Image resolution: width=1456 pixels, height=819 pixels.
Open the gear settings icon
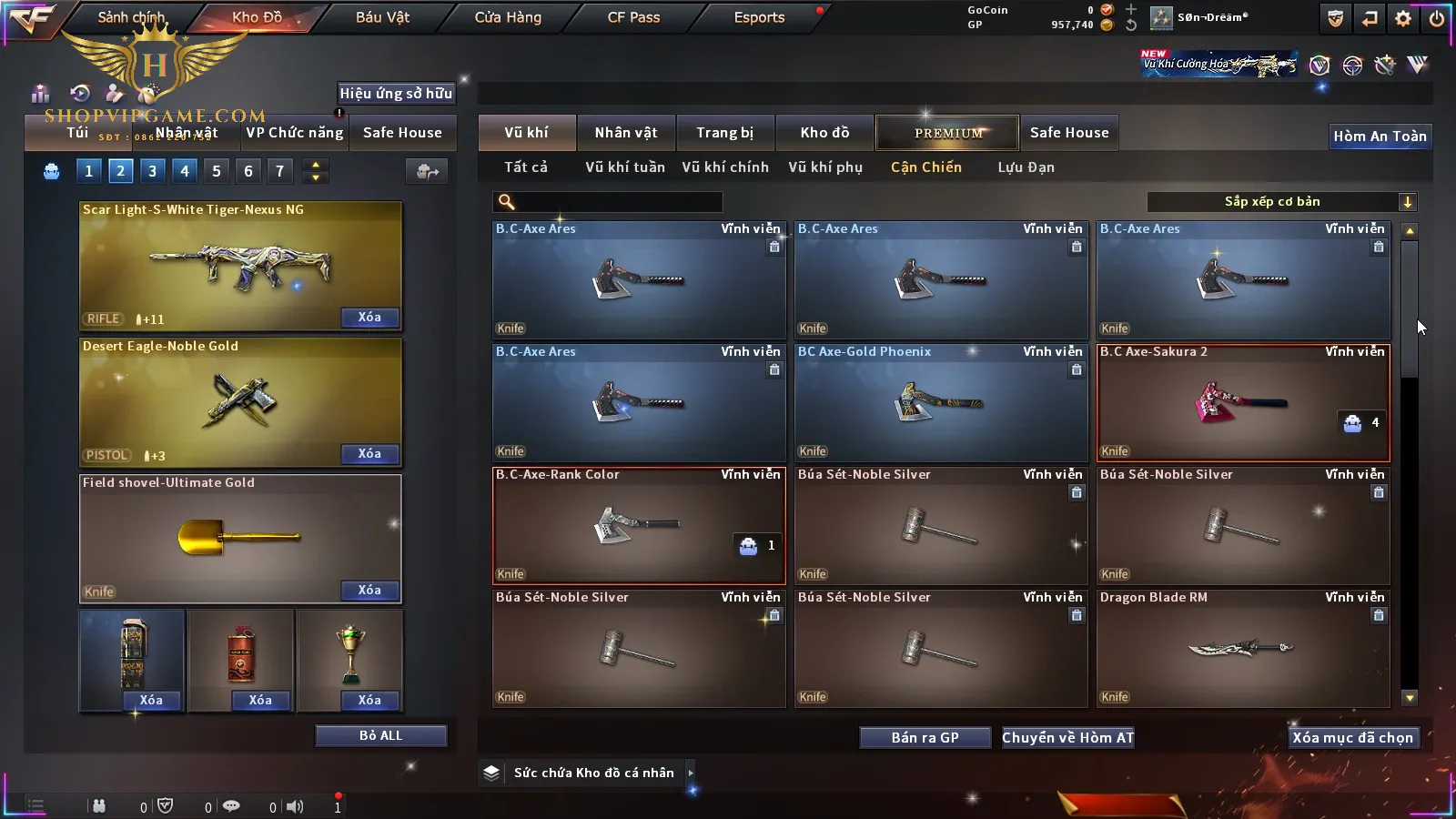pyautogui.click(x=1403, y=18)
